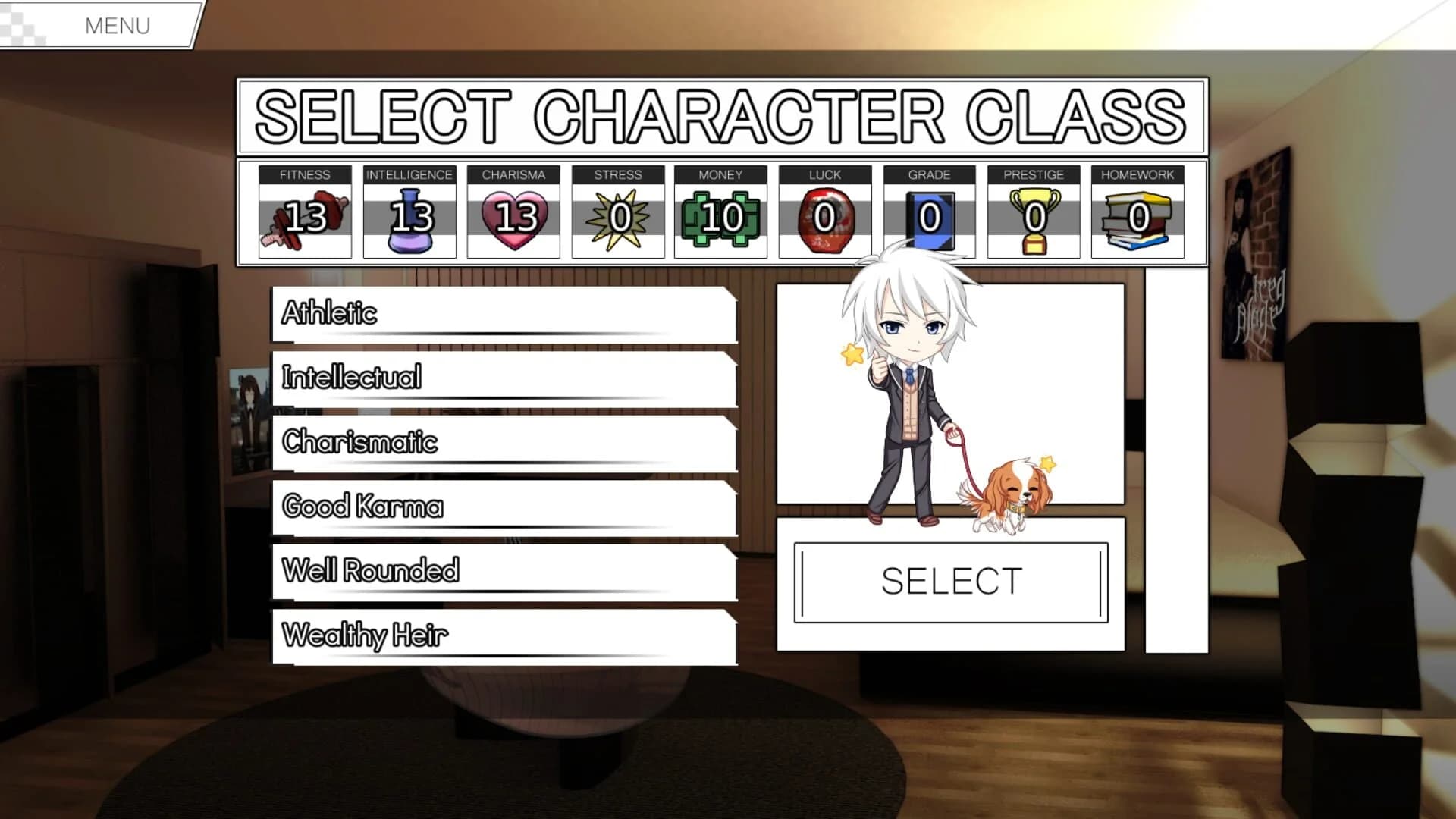1456x819 pixels.
Task: Pick the Wealthy Heir class
Action: (x=500, y=634)
